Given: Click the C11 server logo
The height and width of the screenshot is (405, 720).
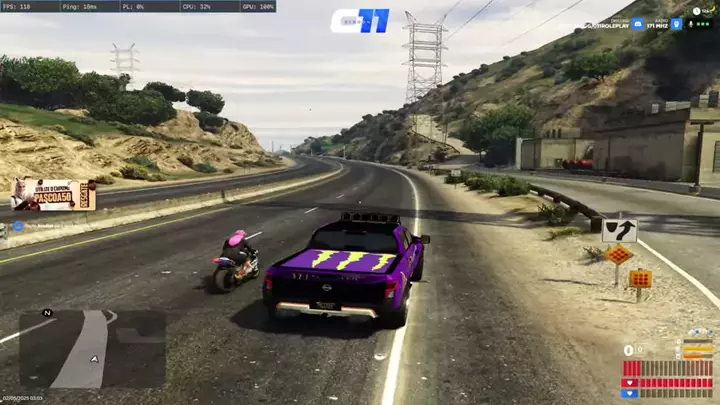Looking at the screenshot, I should (x=359, y=21).
